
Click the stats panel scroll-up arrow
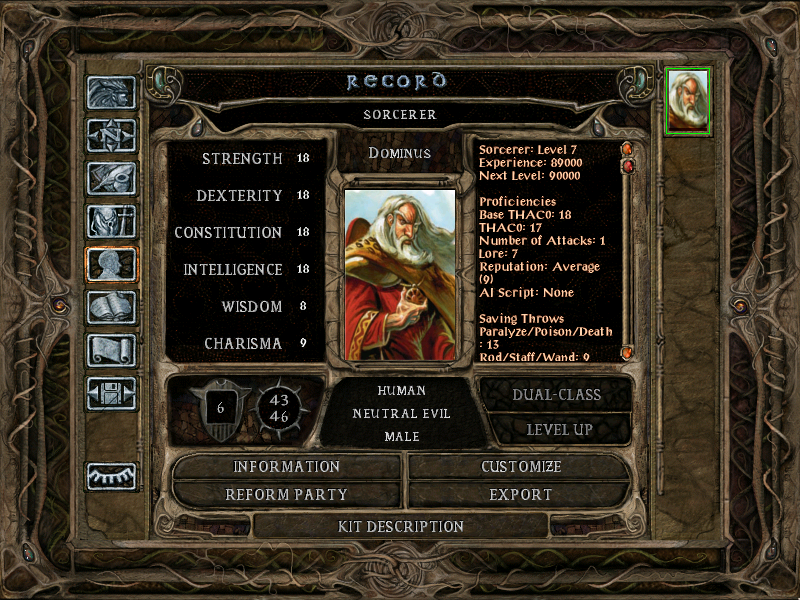(x=627, y=150)
